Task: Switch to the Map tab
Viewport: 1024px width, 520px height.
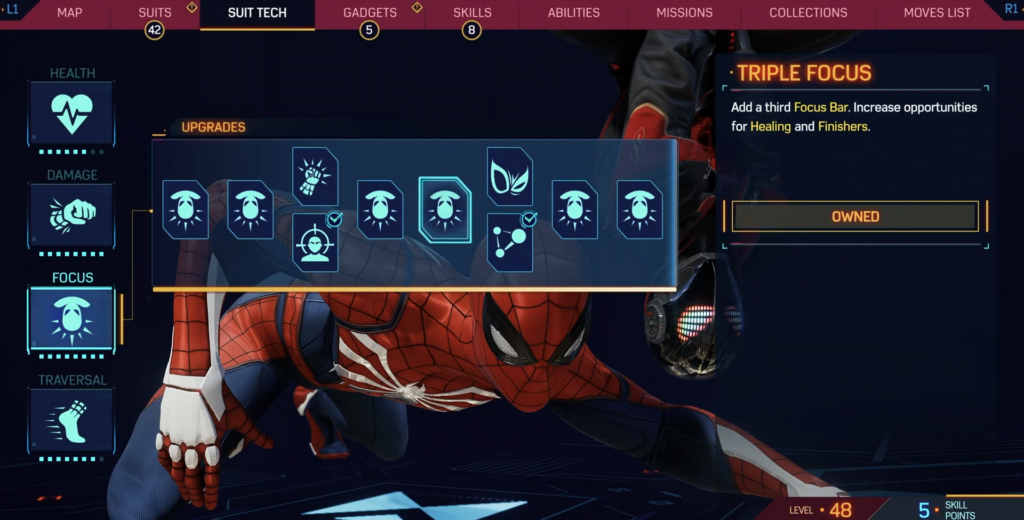Action: [69, 13]
